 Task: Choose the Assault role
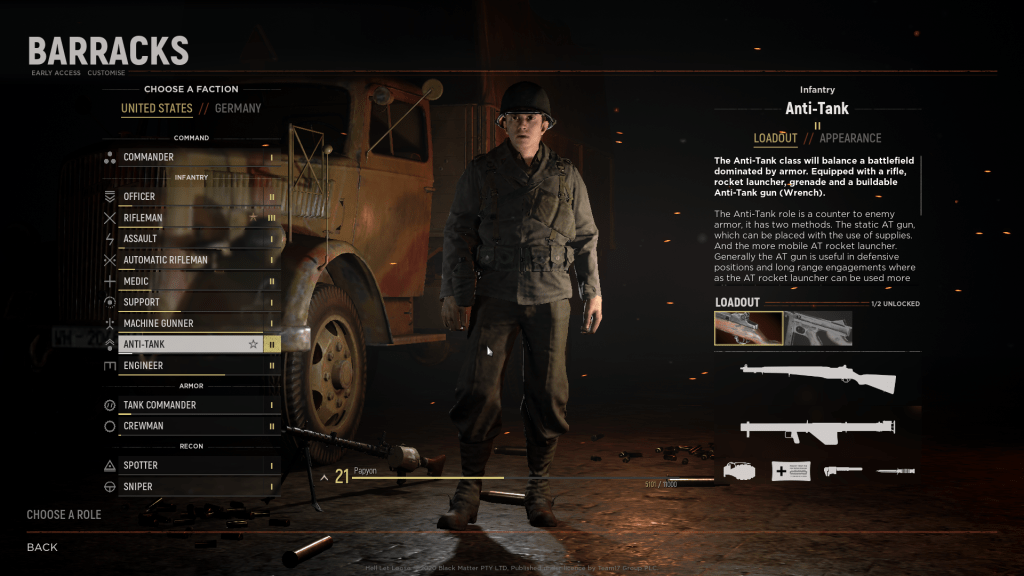[190, 239]
